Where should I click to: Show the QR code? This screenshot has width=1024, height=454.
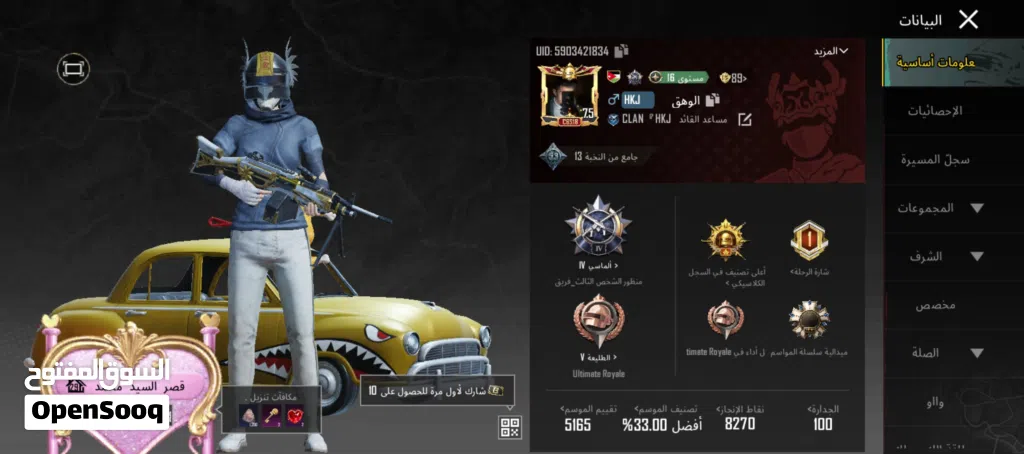(510, 427)
